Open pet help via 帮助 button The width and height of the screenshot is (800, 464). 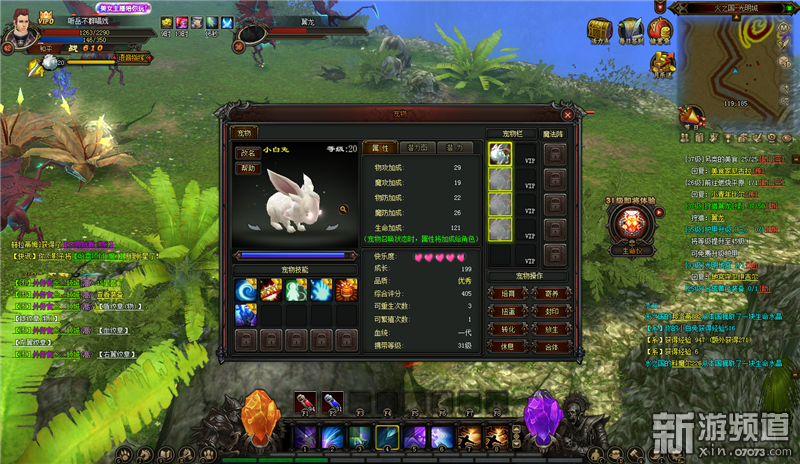click(248, 168)
